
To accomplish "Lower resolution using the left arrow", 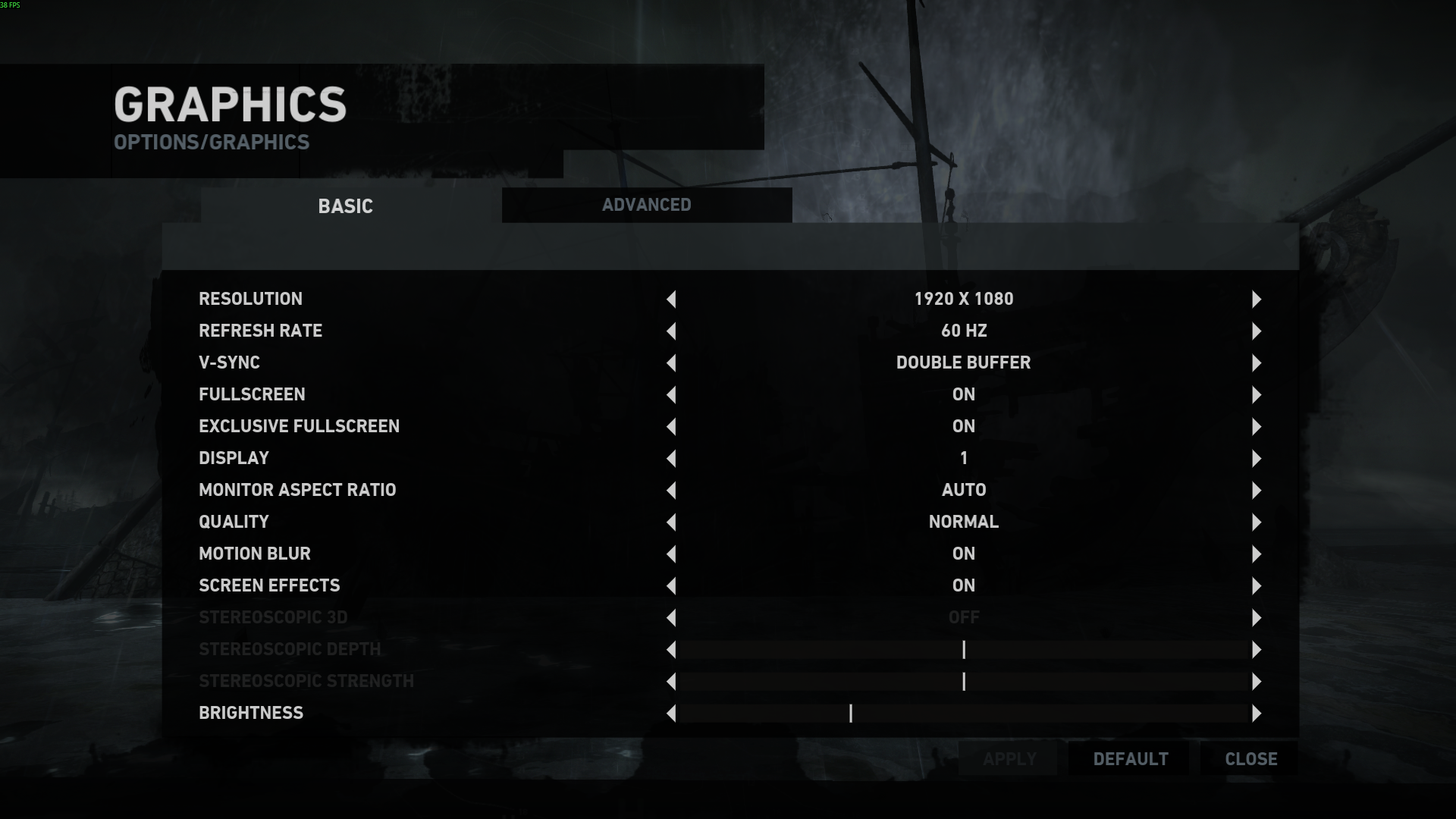I will [671, 300].
